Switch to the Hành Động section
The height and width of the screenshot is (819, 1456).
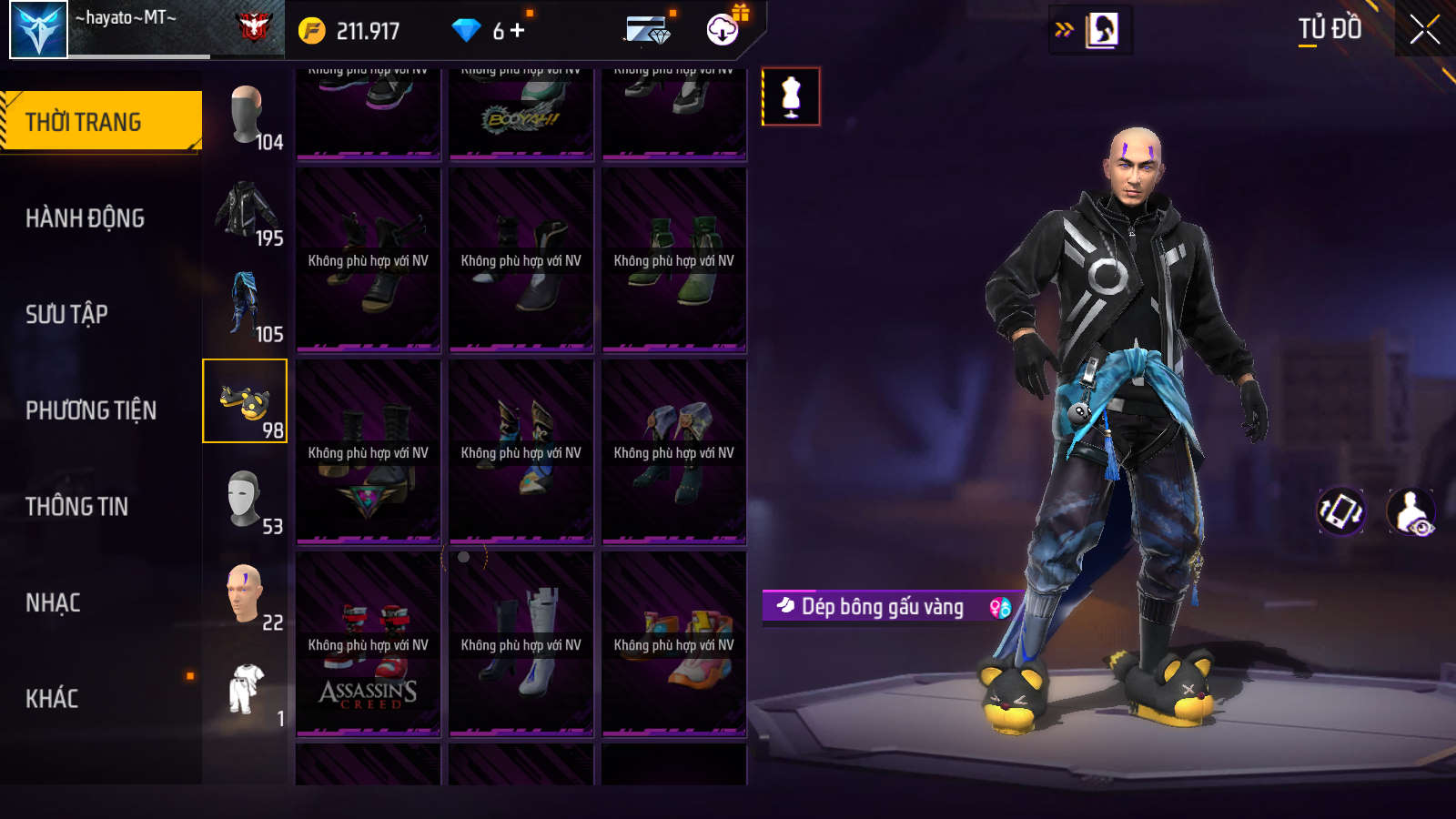[85, 218]
